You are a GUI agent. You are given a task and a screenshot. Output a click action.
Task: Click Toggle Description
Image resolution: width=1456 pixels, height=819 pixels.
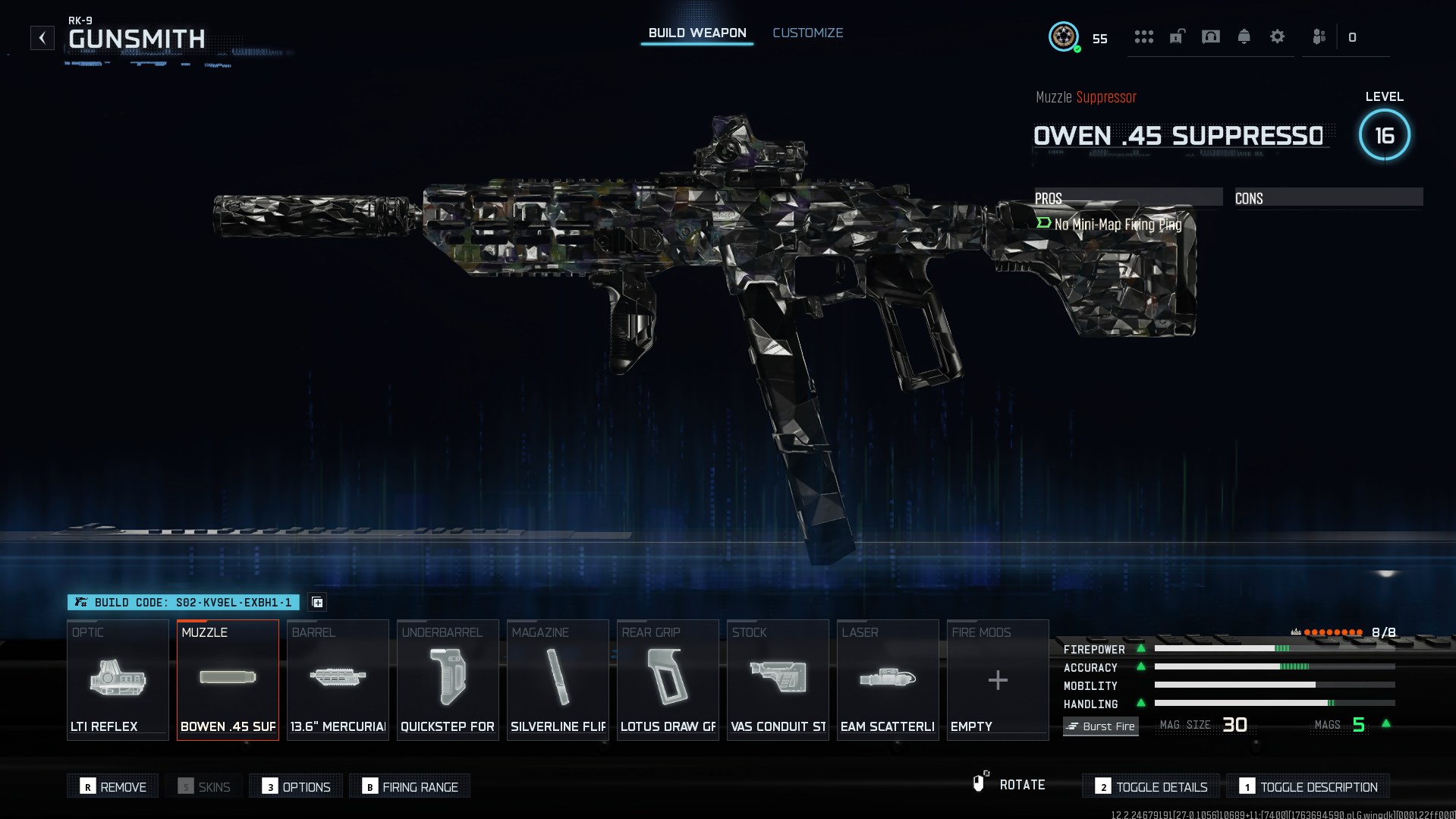(x=1308, y=786)
